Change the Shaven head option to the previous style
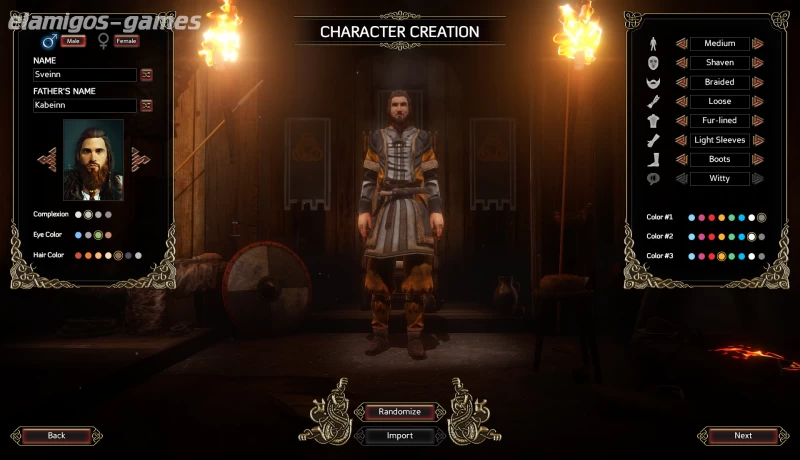 pyautogui.click(x=681, y=63)
